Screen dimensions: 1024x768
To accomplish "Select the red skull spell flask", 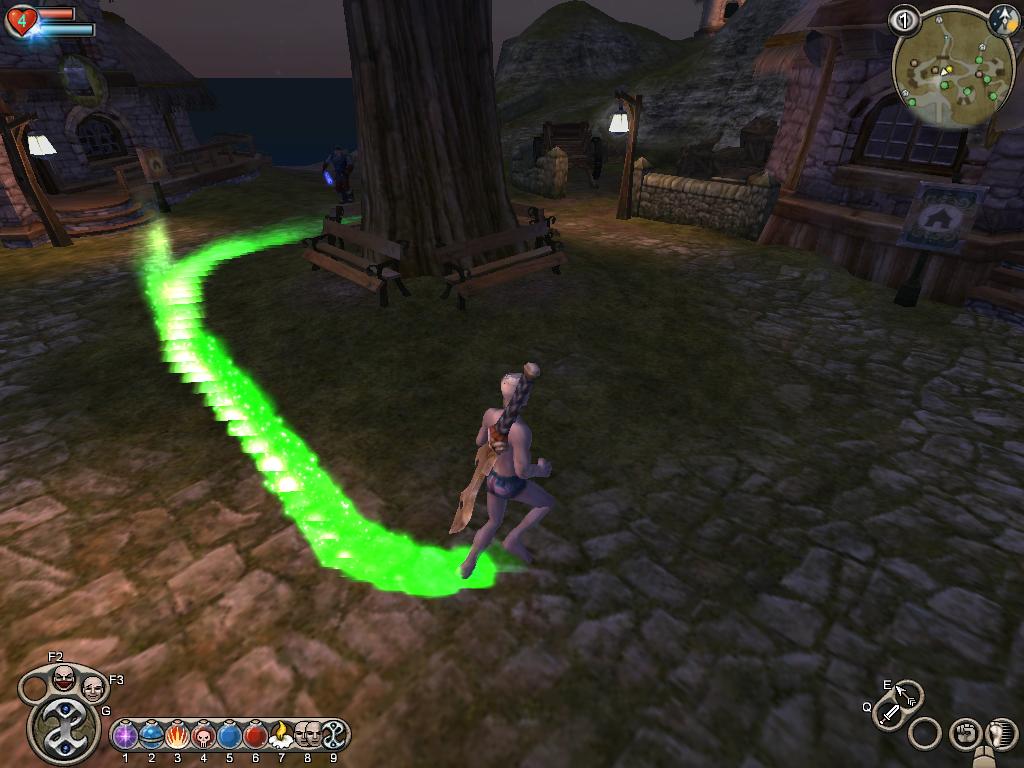I will coord(203,736).
